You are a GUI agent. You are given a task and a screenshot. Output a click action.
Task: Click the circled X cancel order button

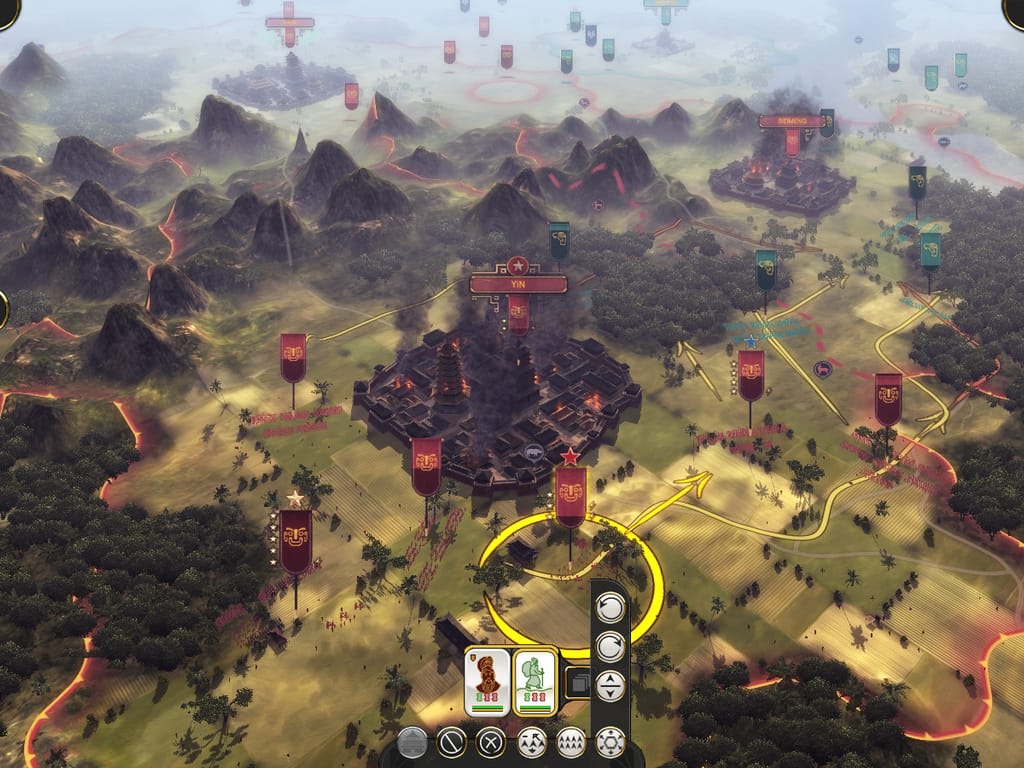point(491,742)
